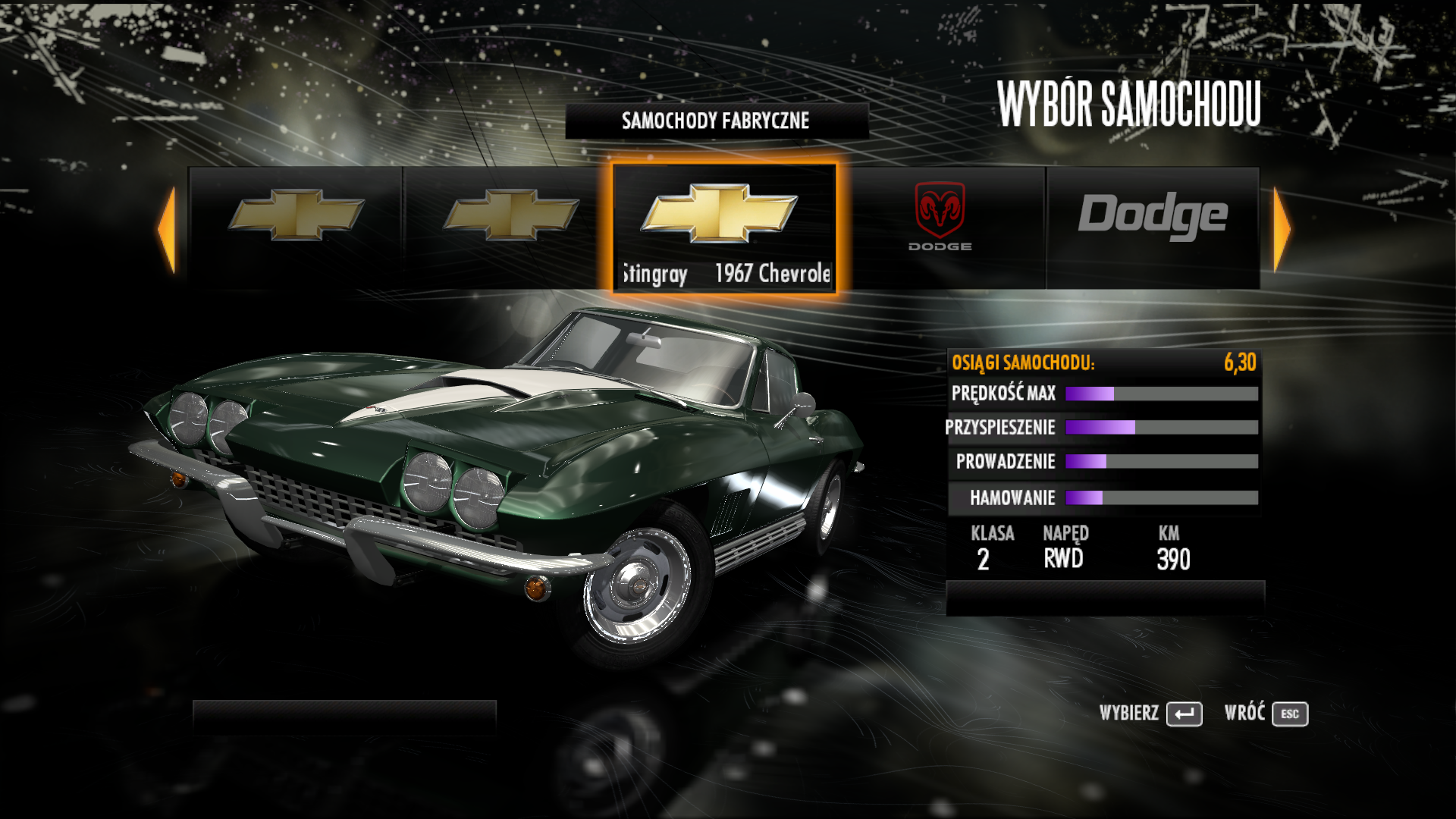The width and height of the screenshot is (1456, 819).
Task: Show the next car with the right arrow
Action: 1282,228
